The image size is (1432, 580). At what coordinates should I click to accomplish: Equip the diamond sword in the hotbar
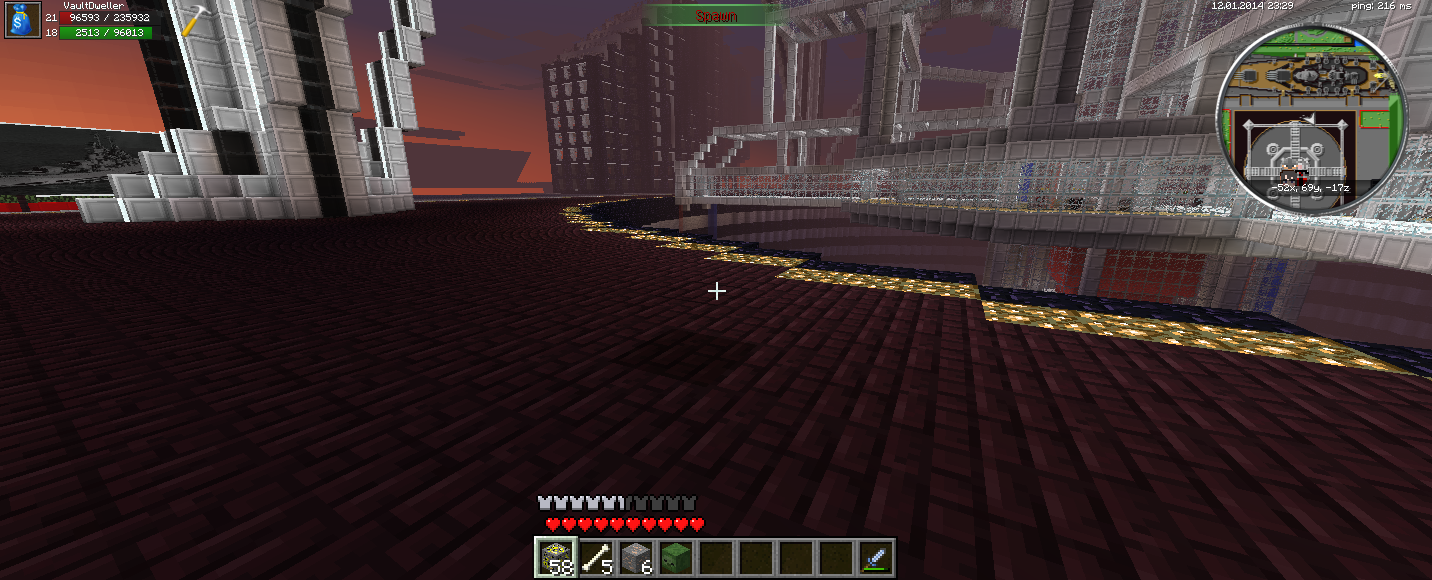pyautogui.click(x=875, y=557)
